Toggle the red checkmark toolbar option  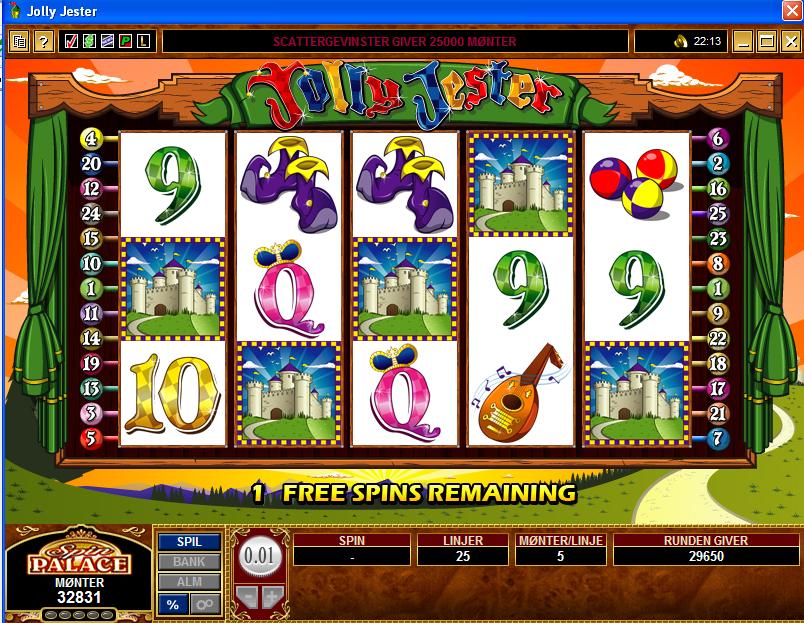tap(71, 42)
